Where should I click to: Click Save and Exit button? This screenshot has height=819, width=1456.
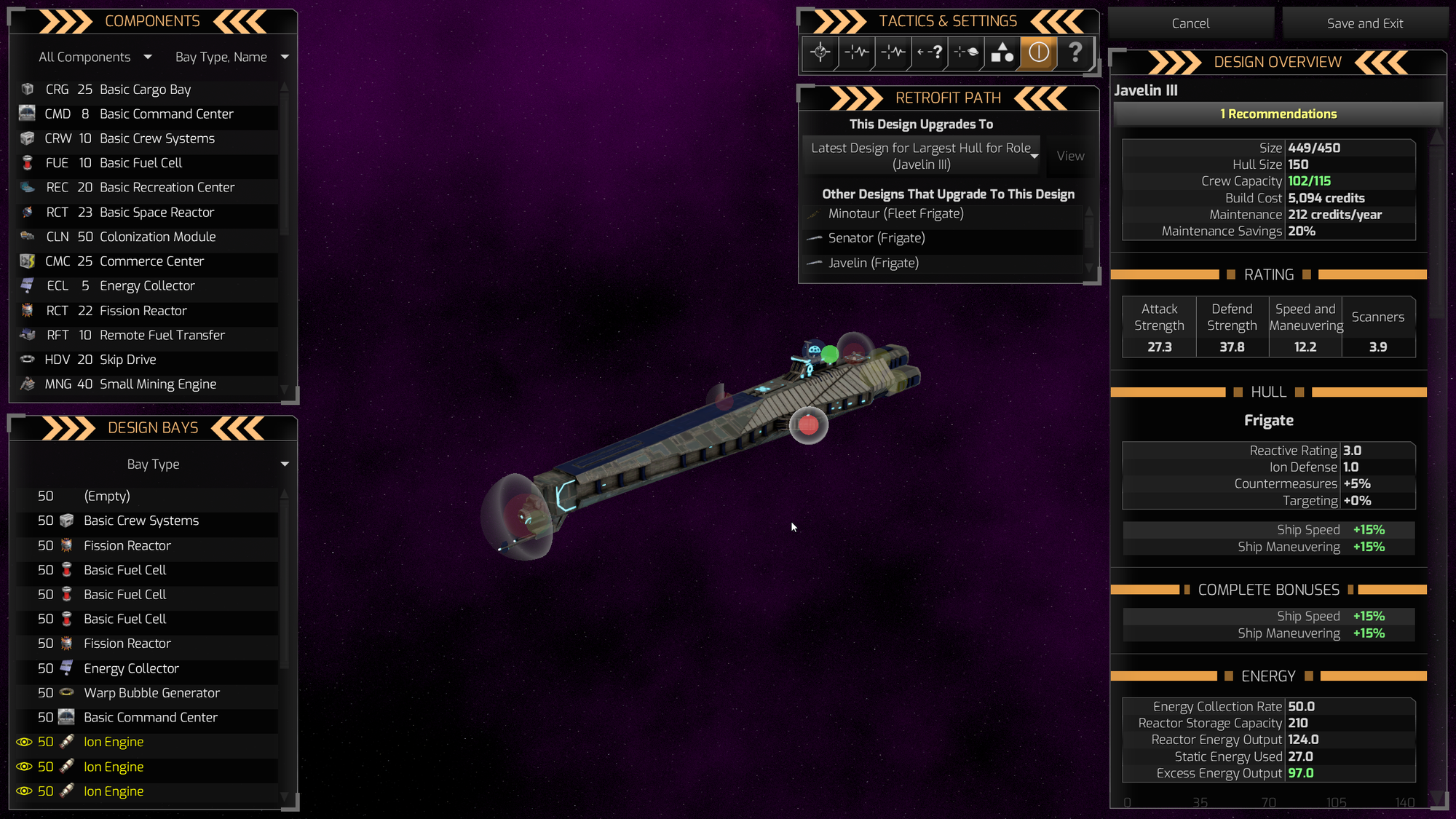(x=1364, y=23)
